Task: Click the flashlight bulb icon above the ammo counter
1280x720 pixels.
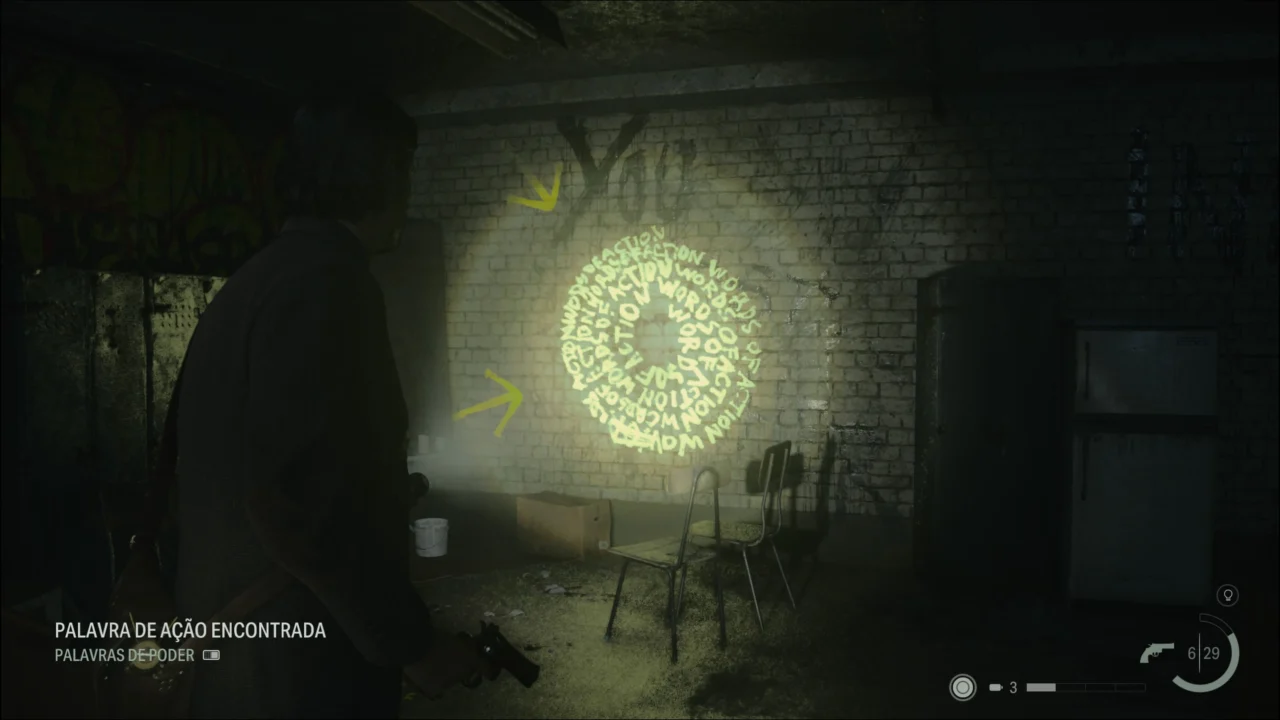Action: pyautogui.click(x=1228, y=595)
